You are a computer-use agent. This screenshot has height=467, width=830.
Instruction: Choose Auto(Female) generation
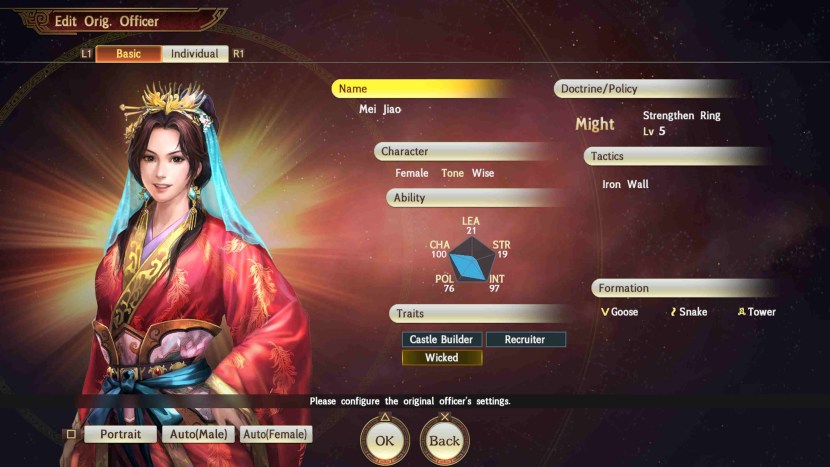tap(276, 435)
